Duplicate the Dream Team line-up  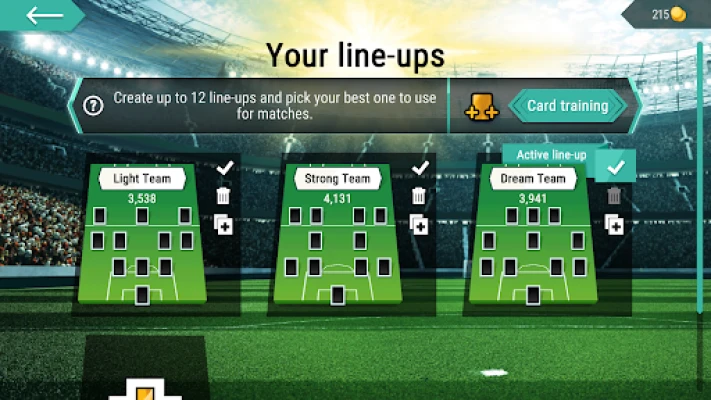(x=615, y=225)
